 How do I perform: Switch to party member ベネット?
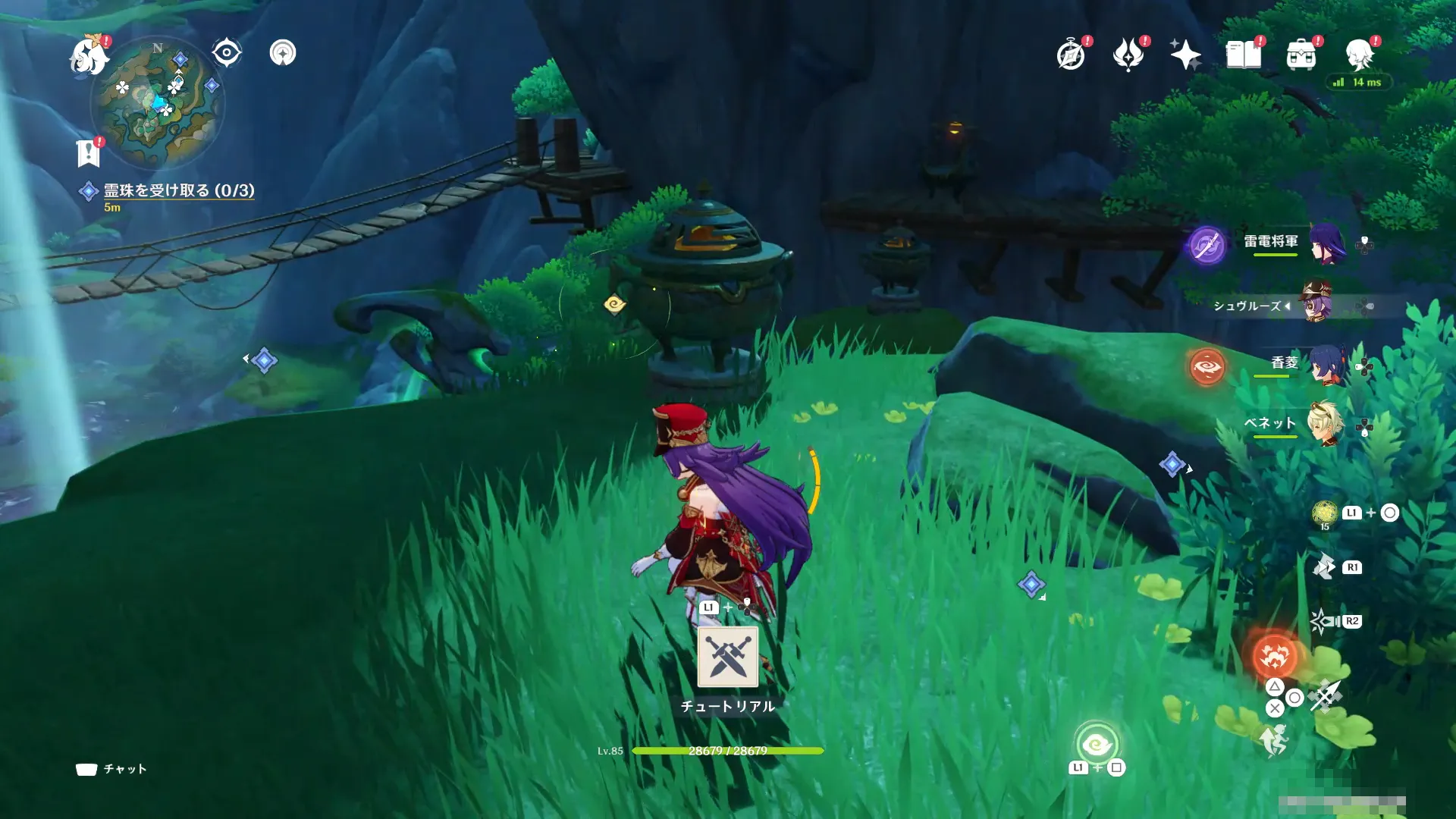coord(1326,423)
